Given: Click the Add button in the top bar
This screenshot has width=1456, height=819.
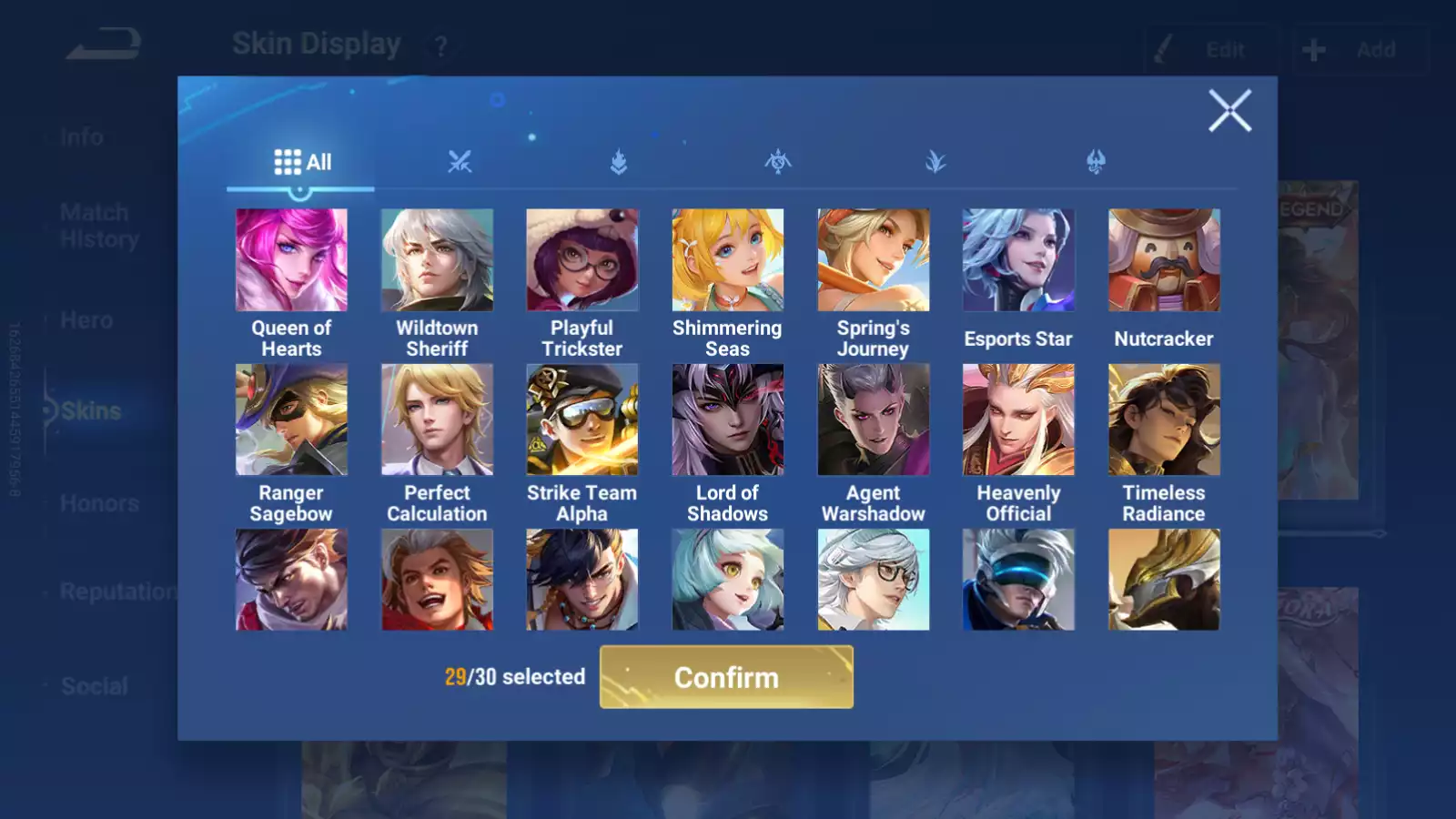Looking at the screenshot, I should click(x=1359, y=49).
